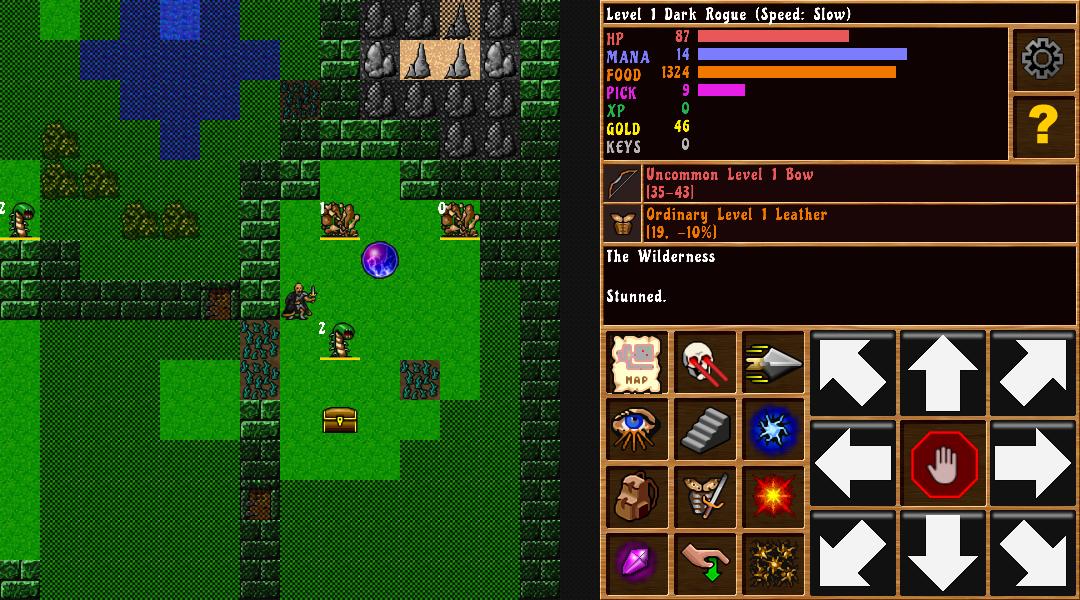The height and width of the screenshot is (600, 1080).
Task: Step diagonally with the down-right arrow
Action: (1032, 553)
